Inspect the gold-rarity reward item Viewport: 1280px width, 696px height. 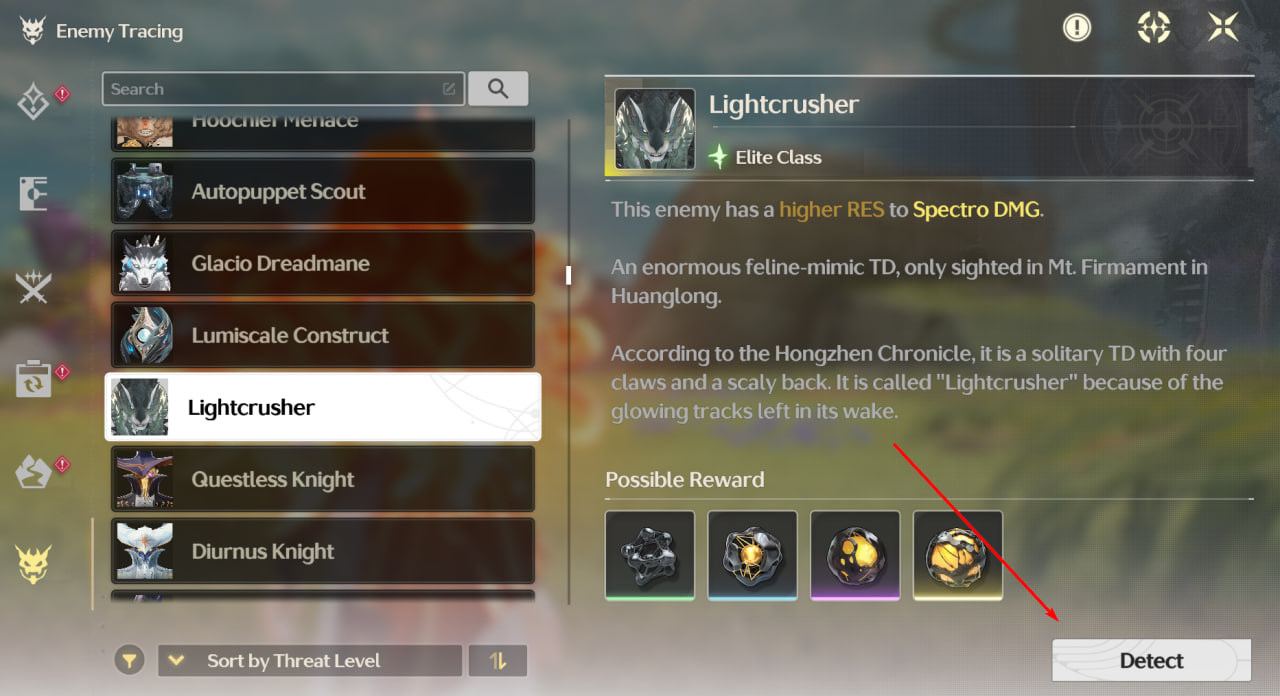tap(958, 555)
